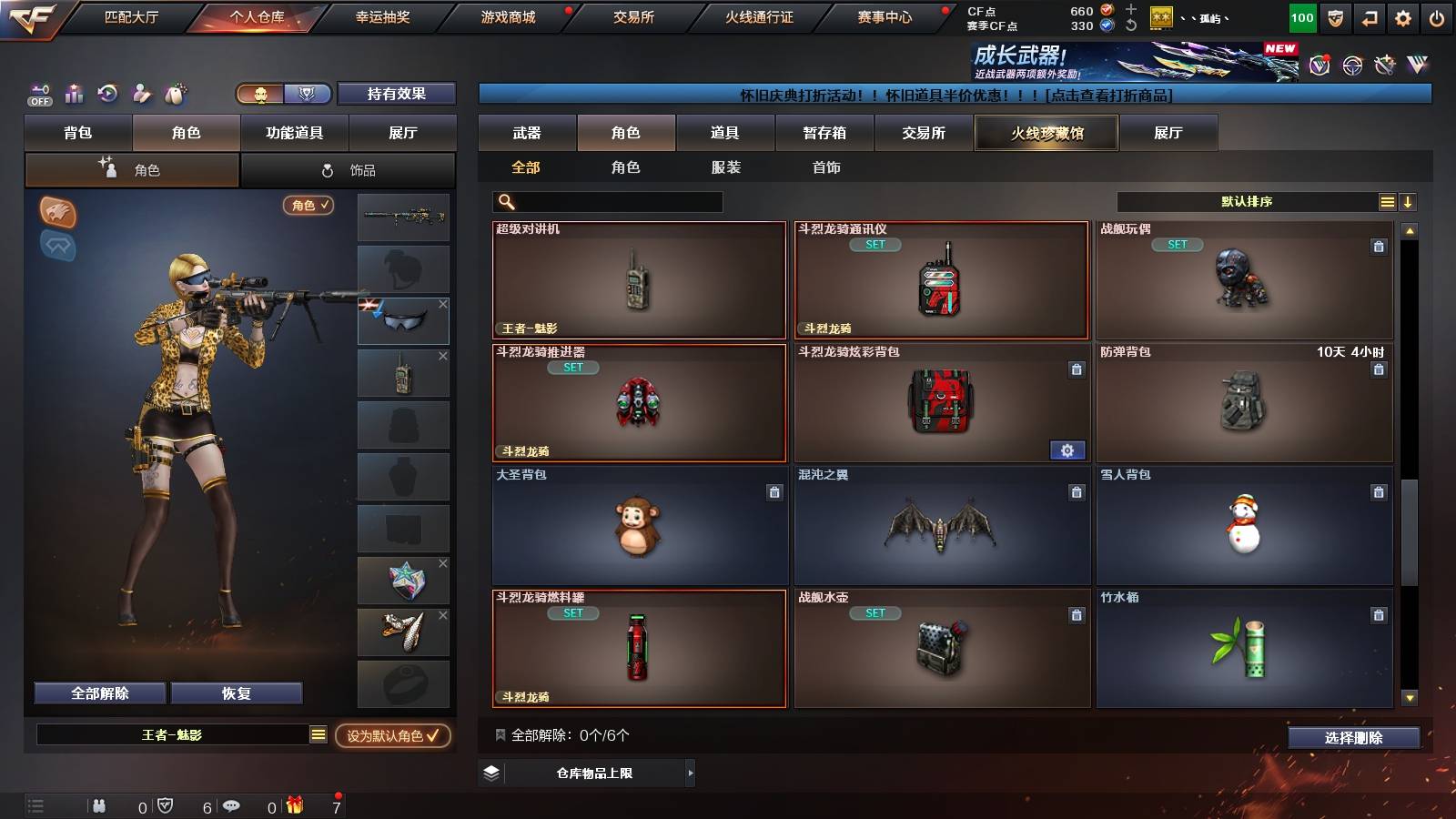The image size is (1456, 819).
Task: Open the gift box showing 7 notifications
Action: tap(293, 805)
